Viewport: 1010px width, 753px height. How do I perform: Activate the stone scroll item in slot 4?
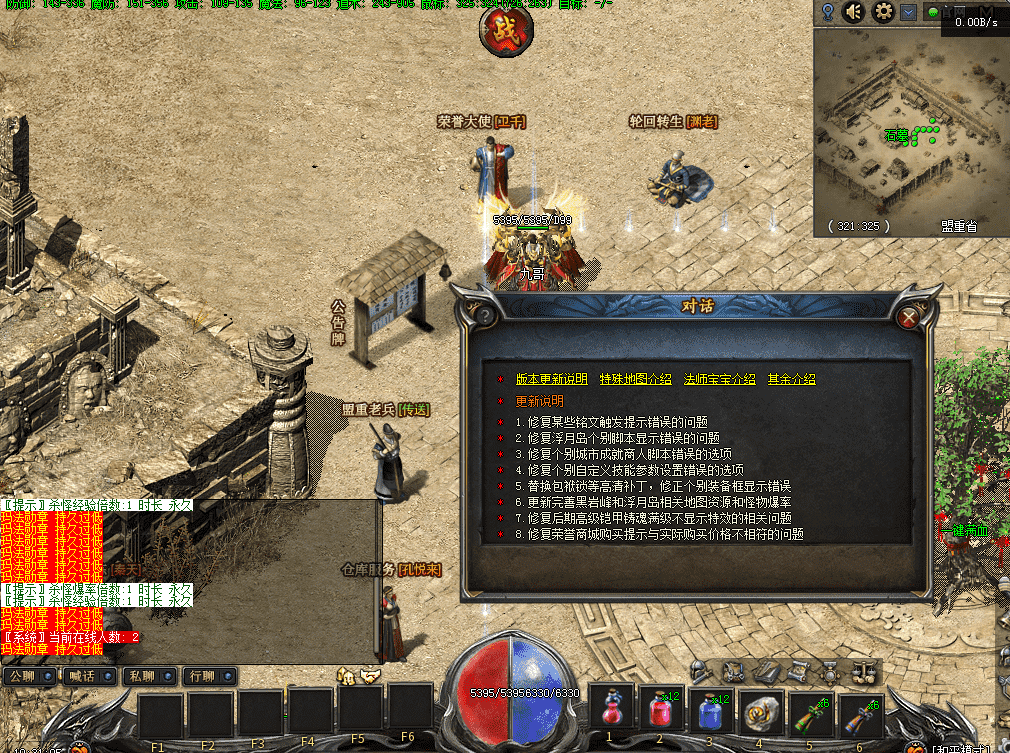(761, 710)
